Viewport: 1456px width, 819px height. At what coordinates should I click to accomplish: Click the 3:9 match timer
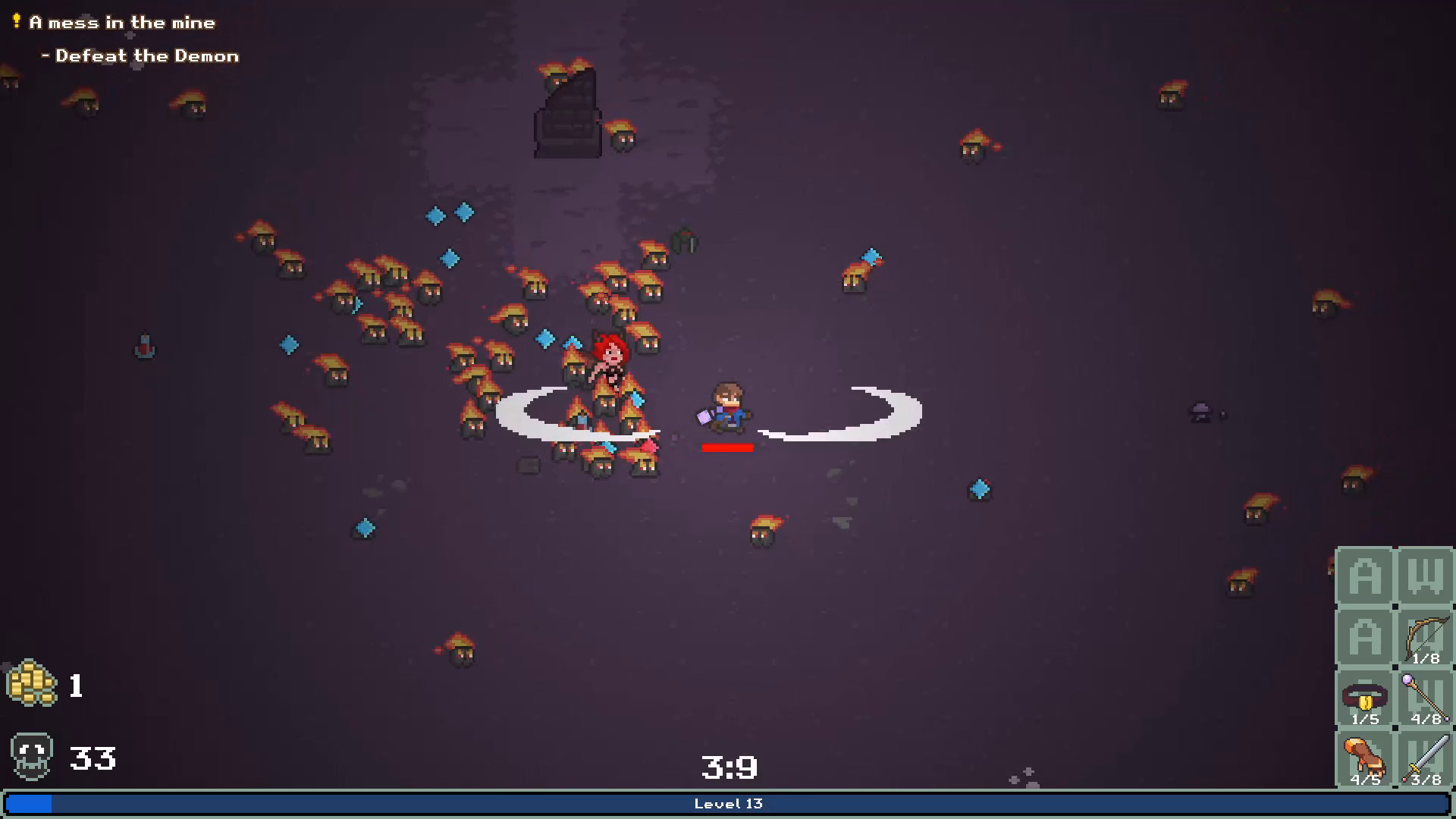pos(730,767)
